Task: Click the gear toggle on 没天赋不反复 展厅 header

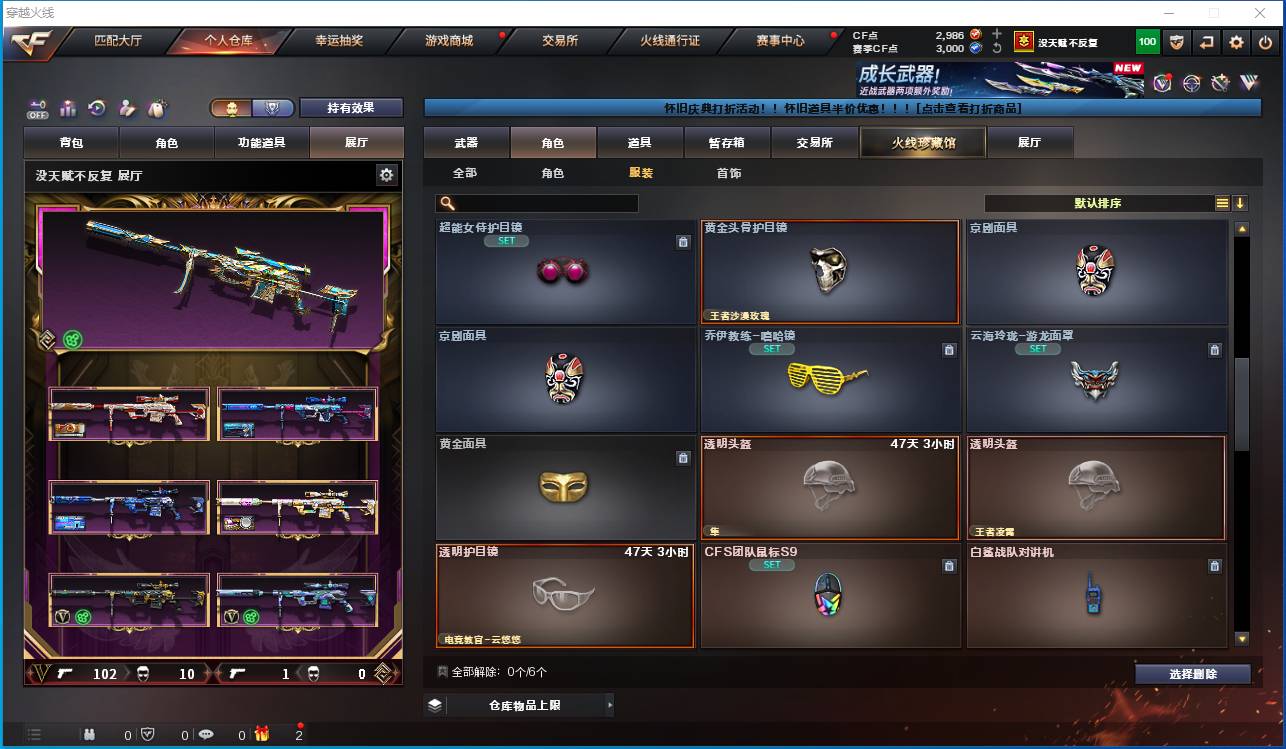Action: pyautogui.click(x=386, y=173)
